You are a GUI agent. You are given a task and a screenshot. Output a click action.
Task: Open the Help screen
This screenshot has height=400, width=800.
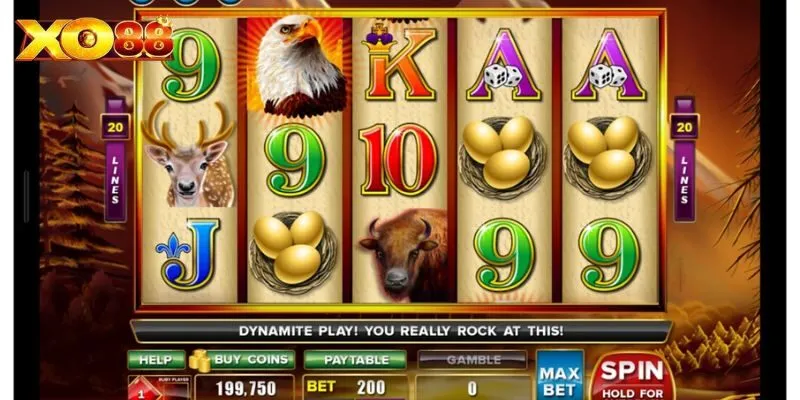pyautogui.click(x=156, y=360)
